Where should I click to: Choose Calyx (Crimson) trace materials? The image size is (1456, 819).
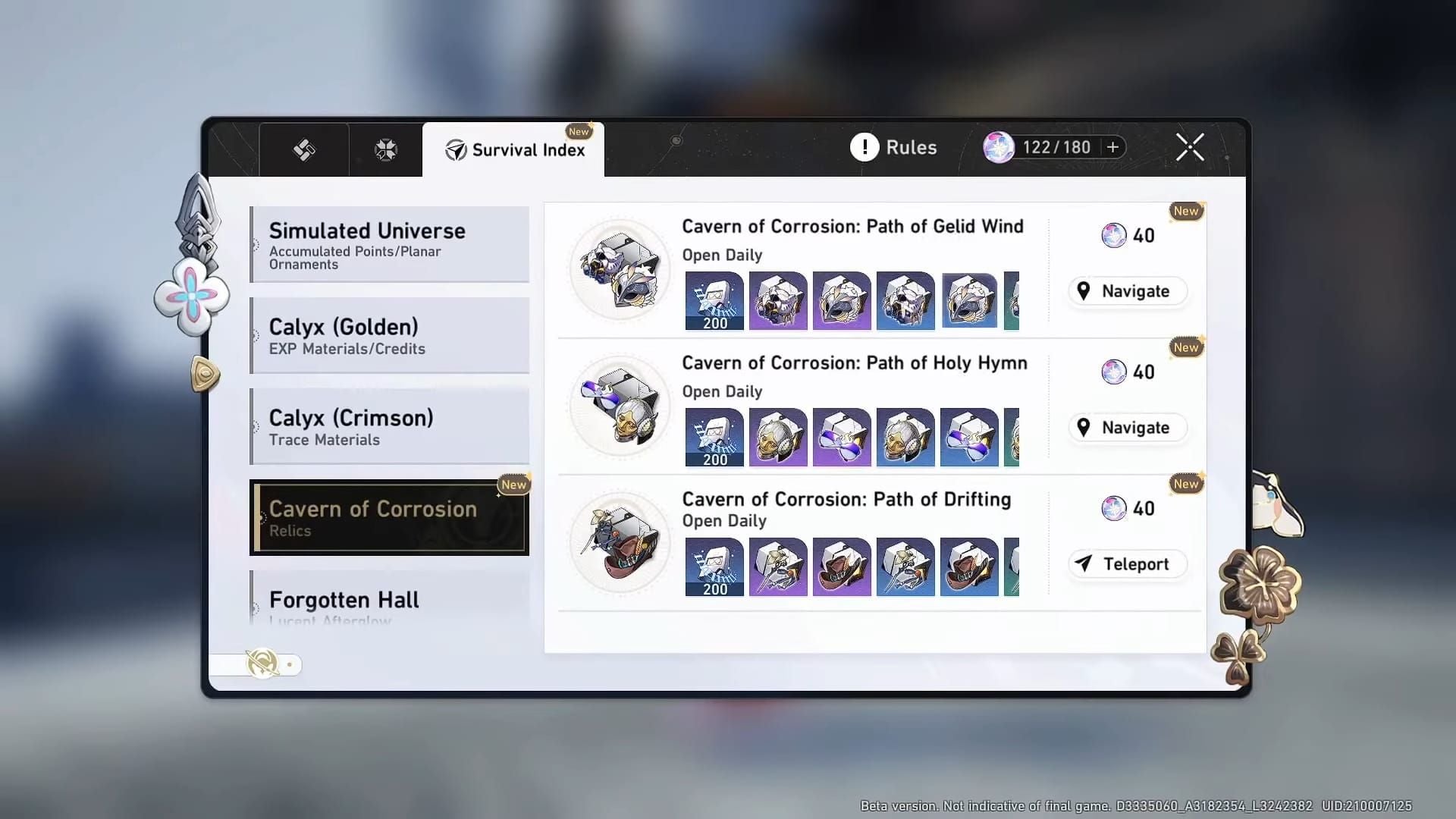click(390, 426)
